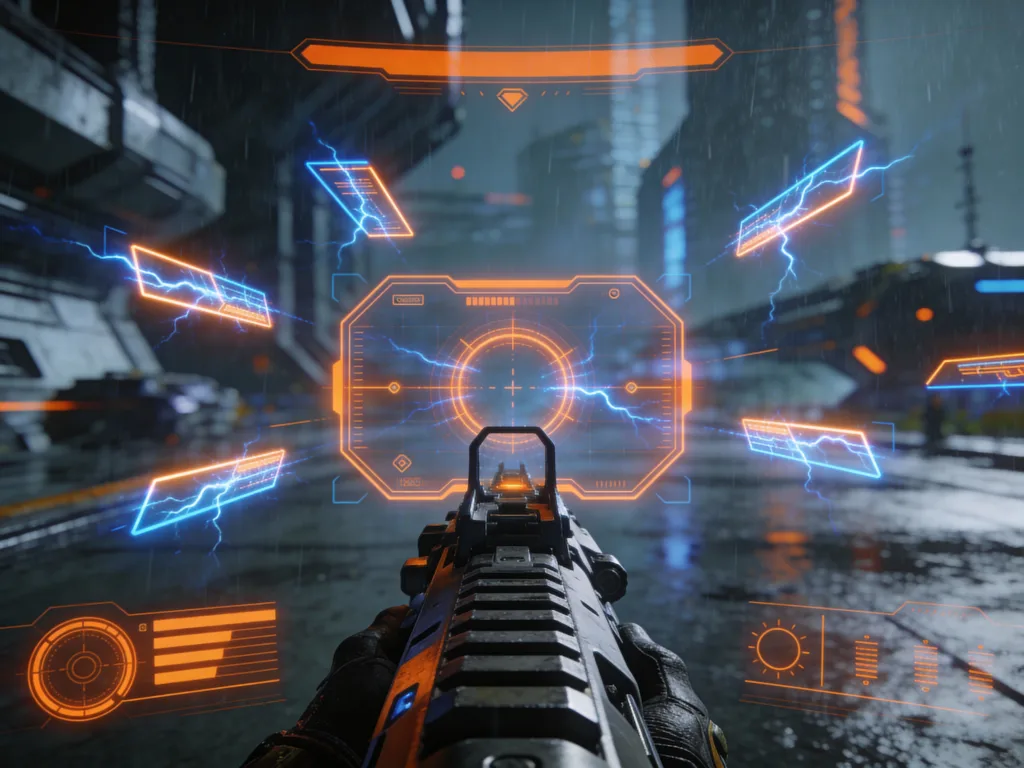Screen dimensions: 1024x768
Task: Click the orange sun icon
Action: [778, 648]
